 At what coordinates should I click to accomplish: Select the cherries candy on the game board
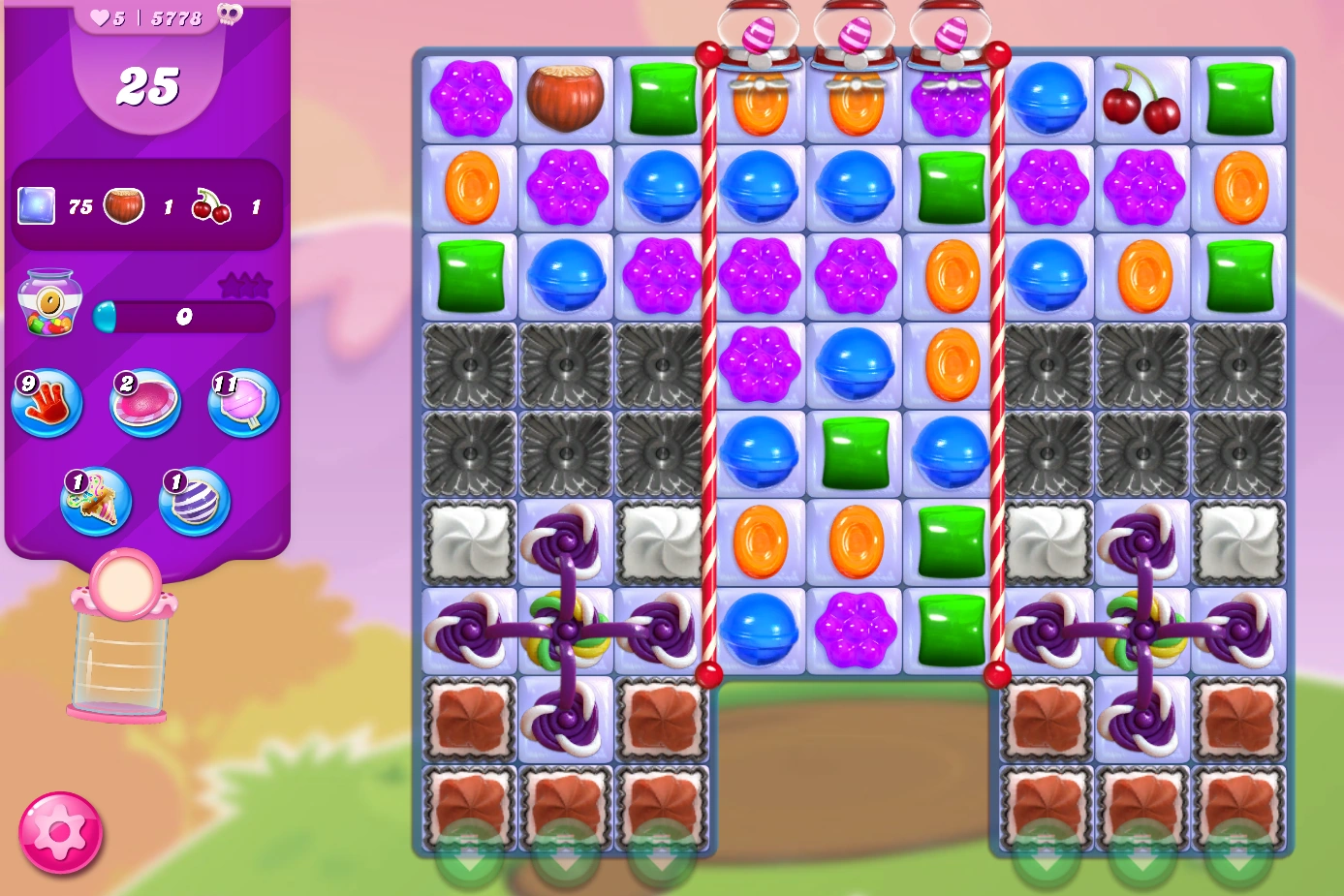click(x=1141, y=101)
